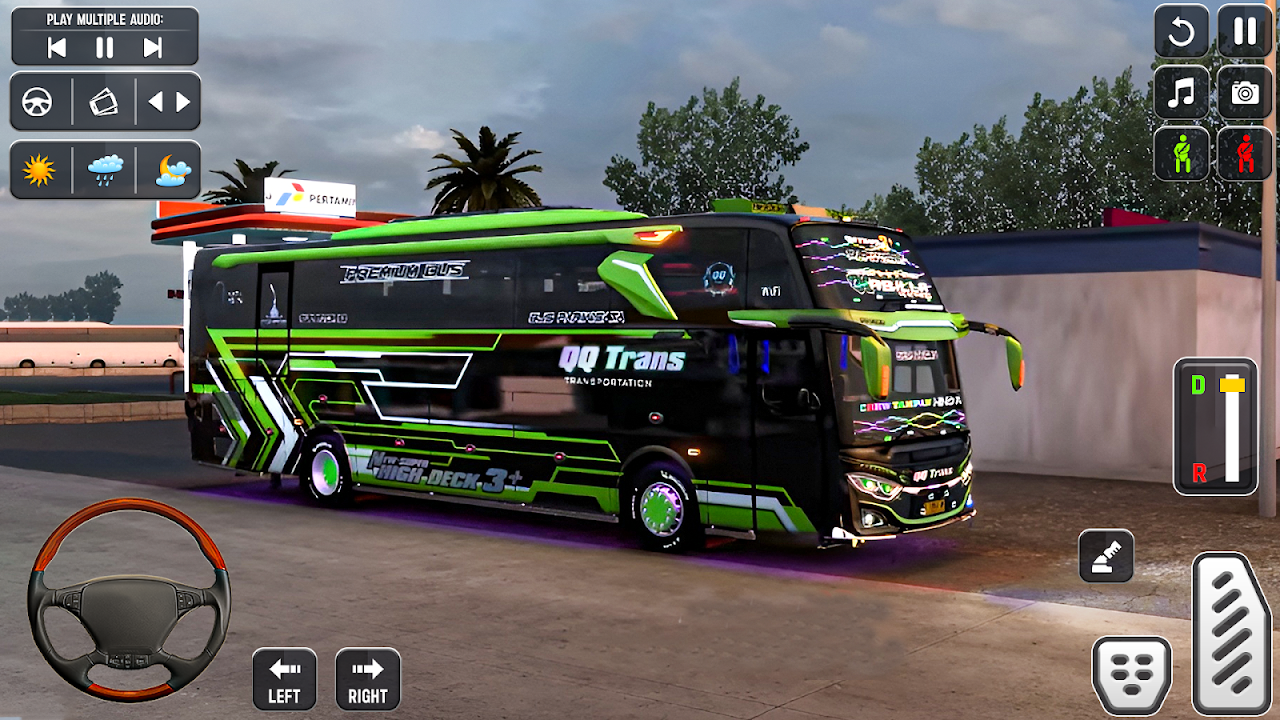Steer with the RIGHT arrow button

pyautogui.click(x=368, y=679)
